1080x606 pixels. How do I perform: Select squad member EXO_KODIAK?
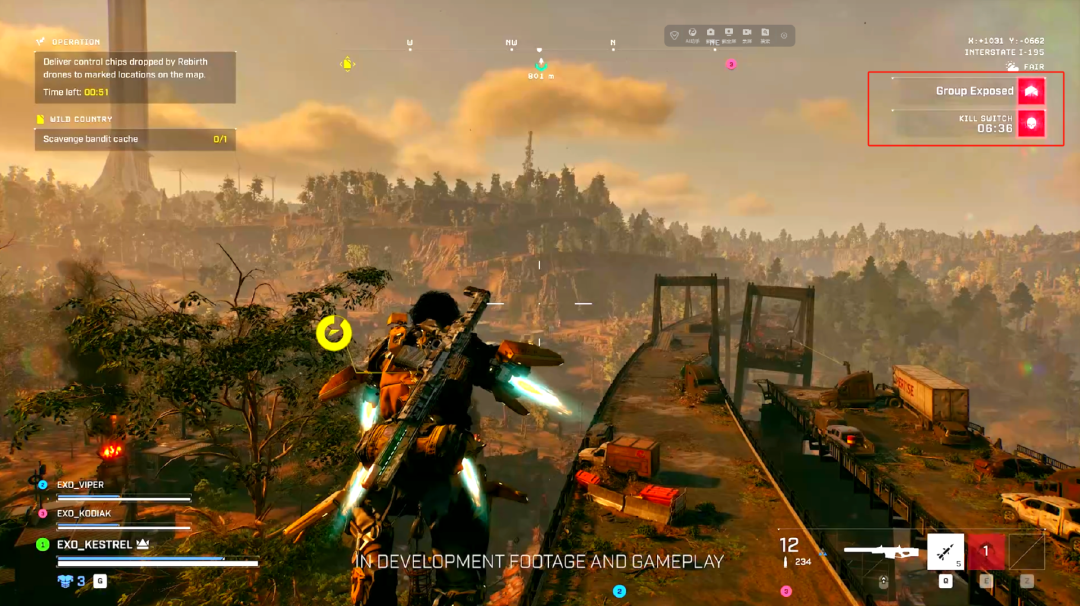point(84,513)
